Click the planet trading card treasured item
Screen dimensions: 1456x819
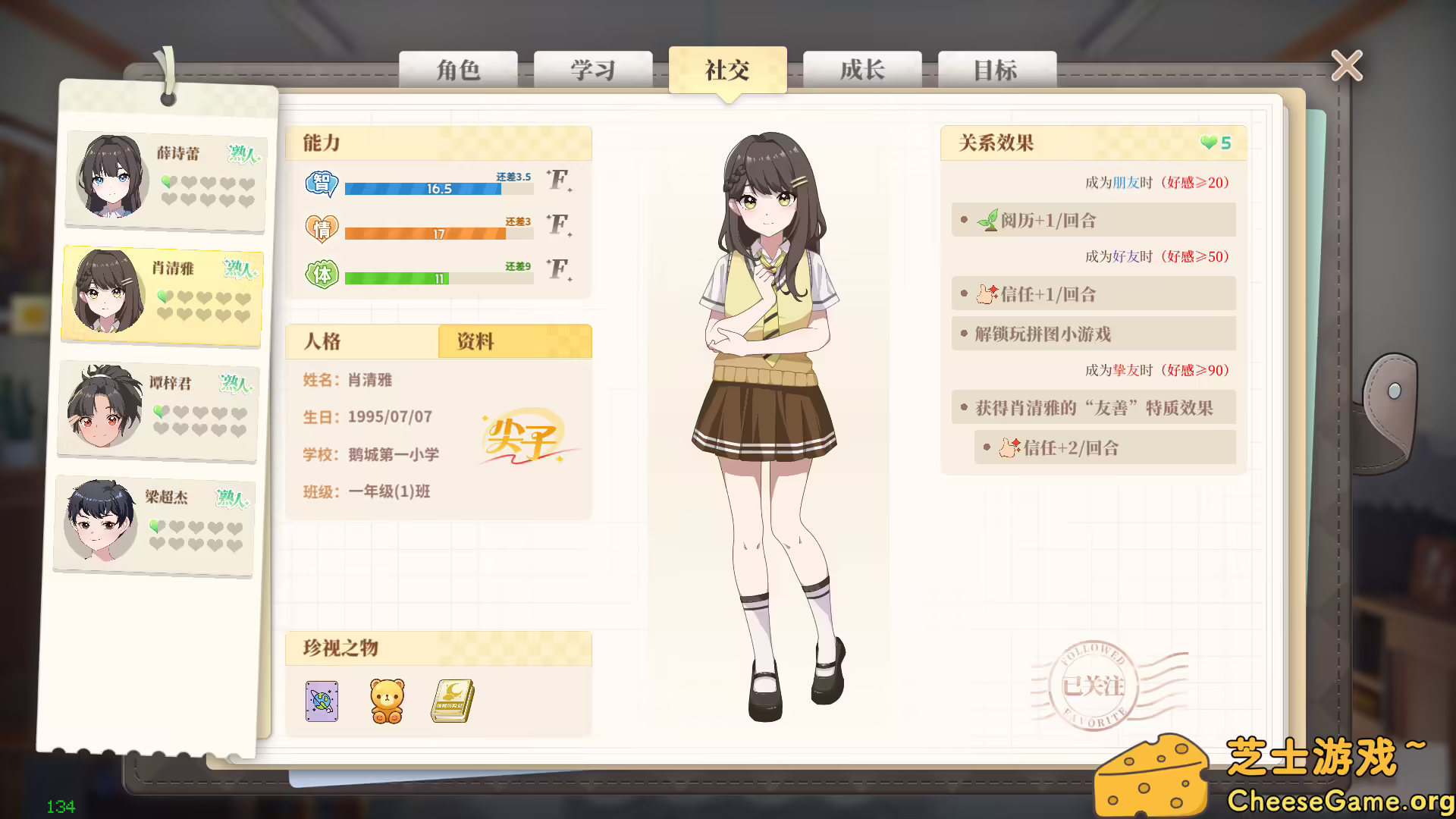(x=321, y=701)
